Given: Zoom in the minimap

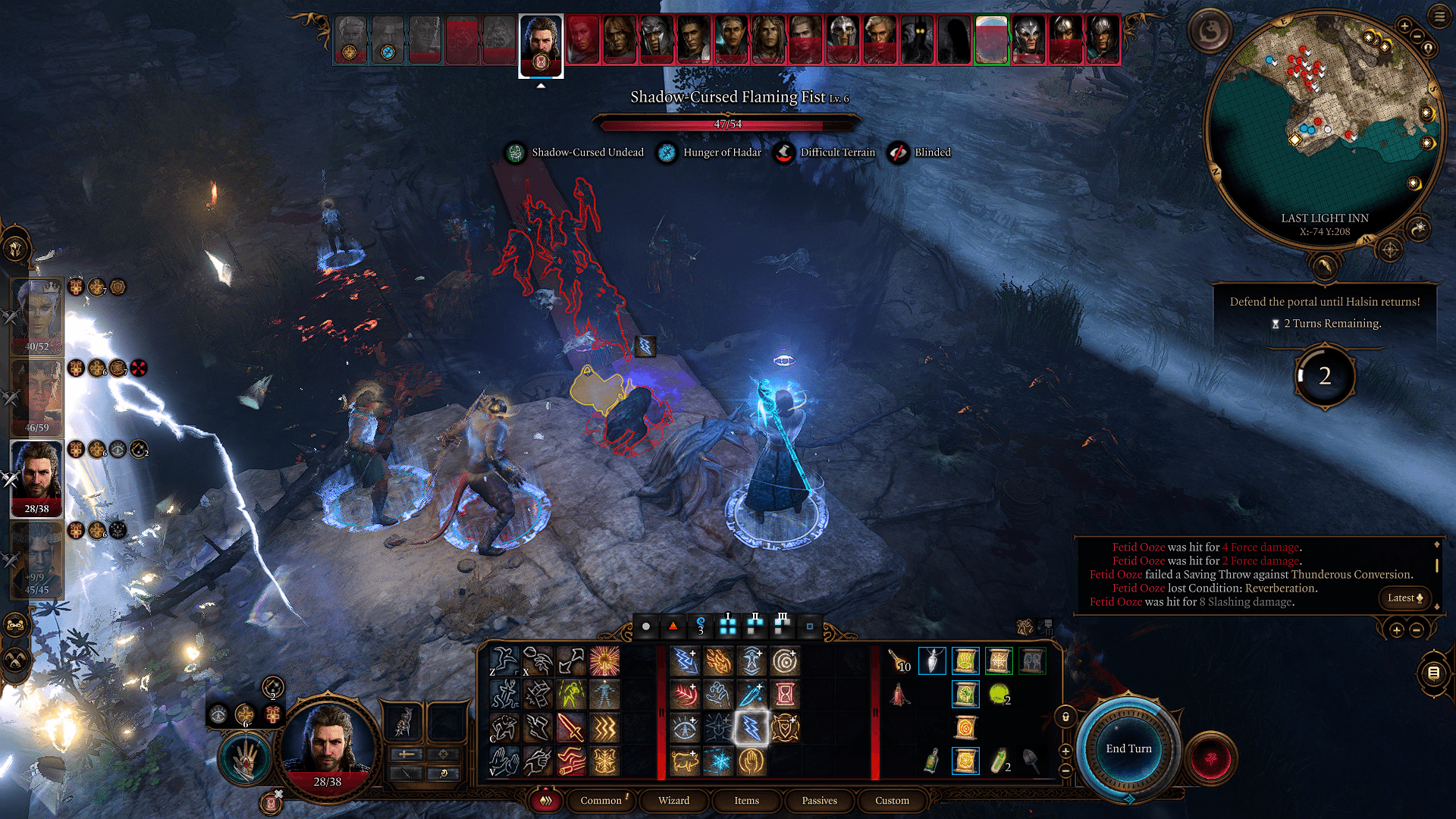Looking at the screenshot, I should coord(1404,27).
